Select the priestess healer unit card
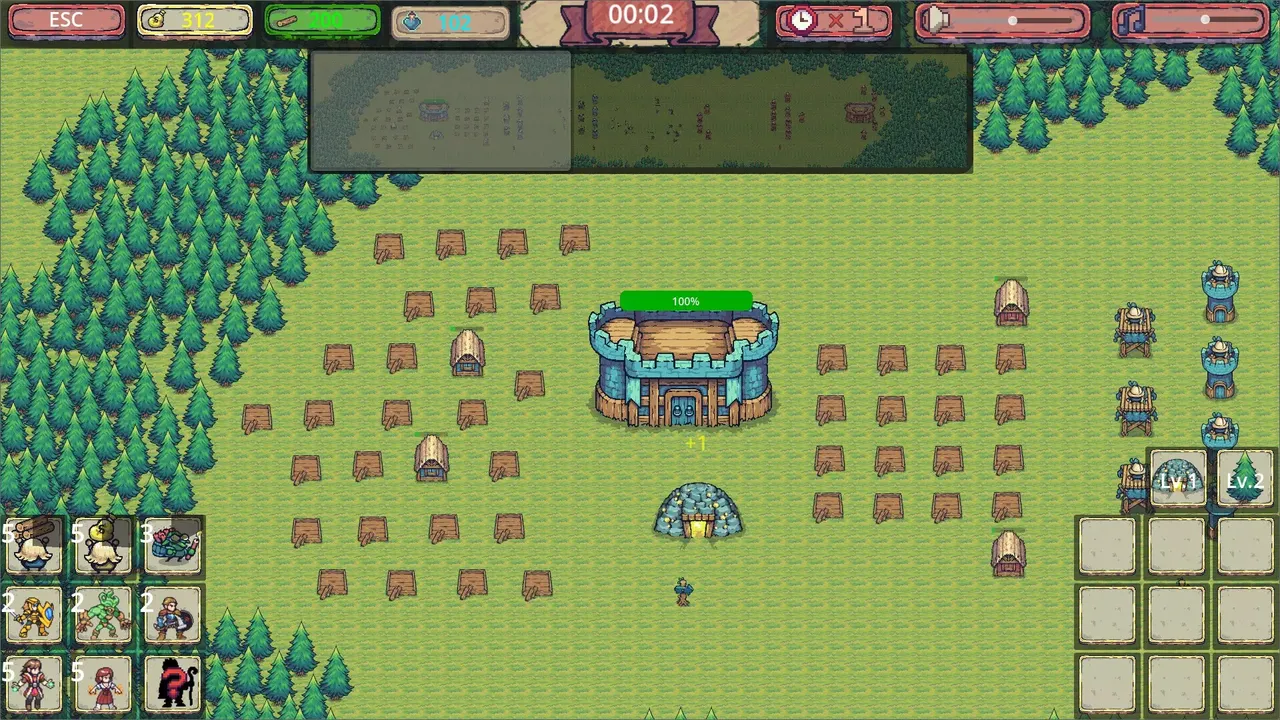 [101, 682]
